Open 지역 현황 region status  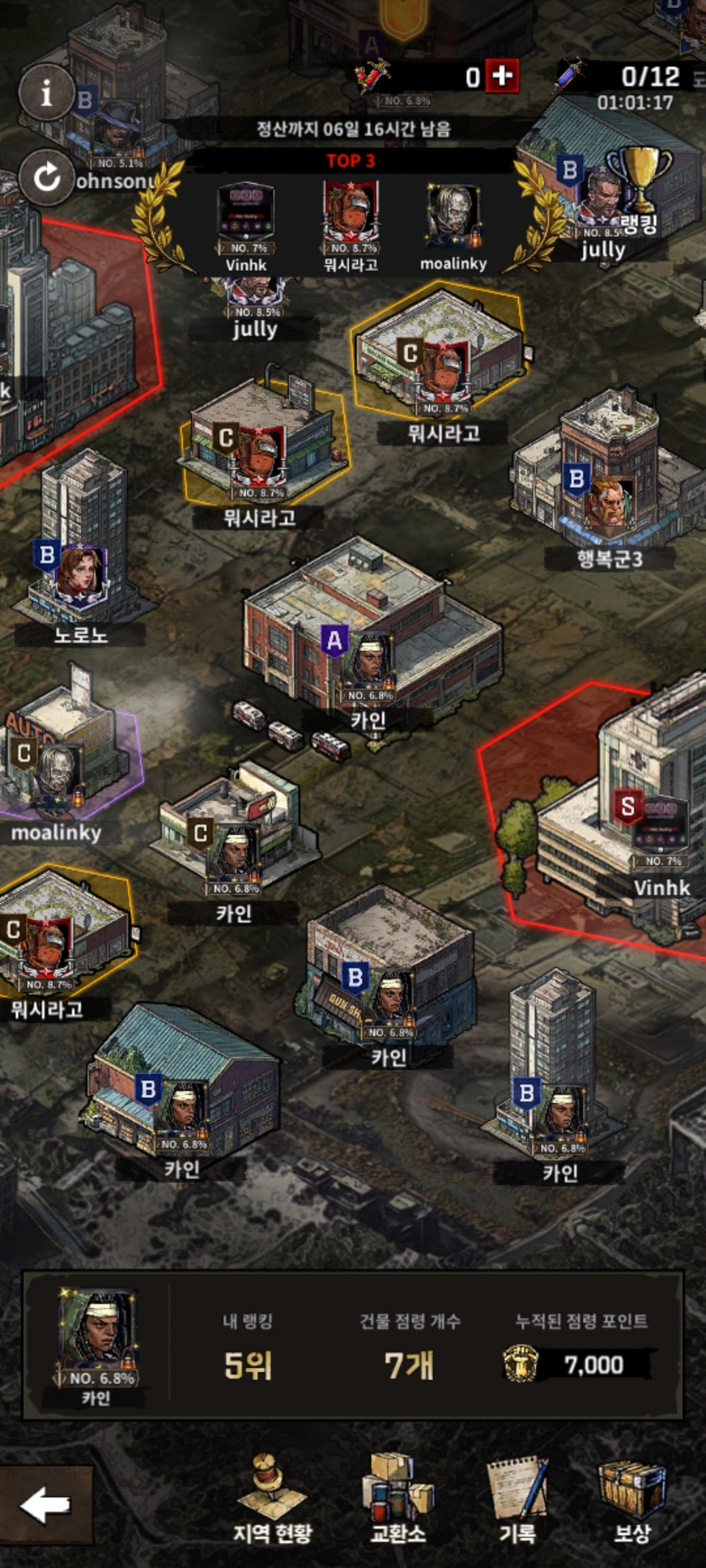tap(272, 1501)
